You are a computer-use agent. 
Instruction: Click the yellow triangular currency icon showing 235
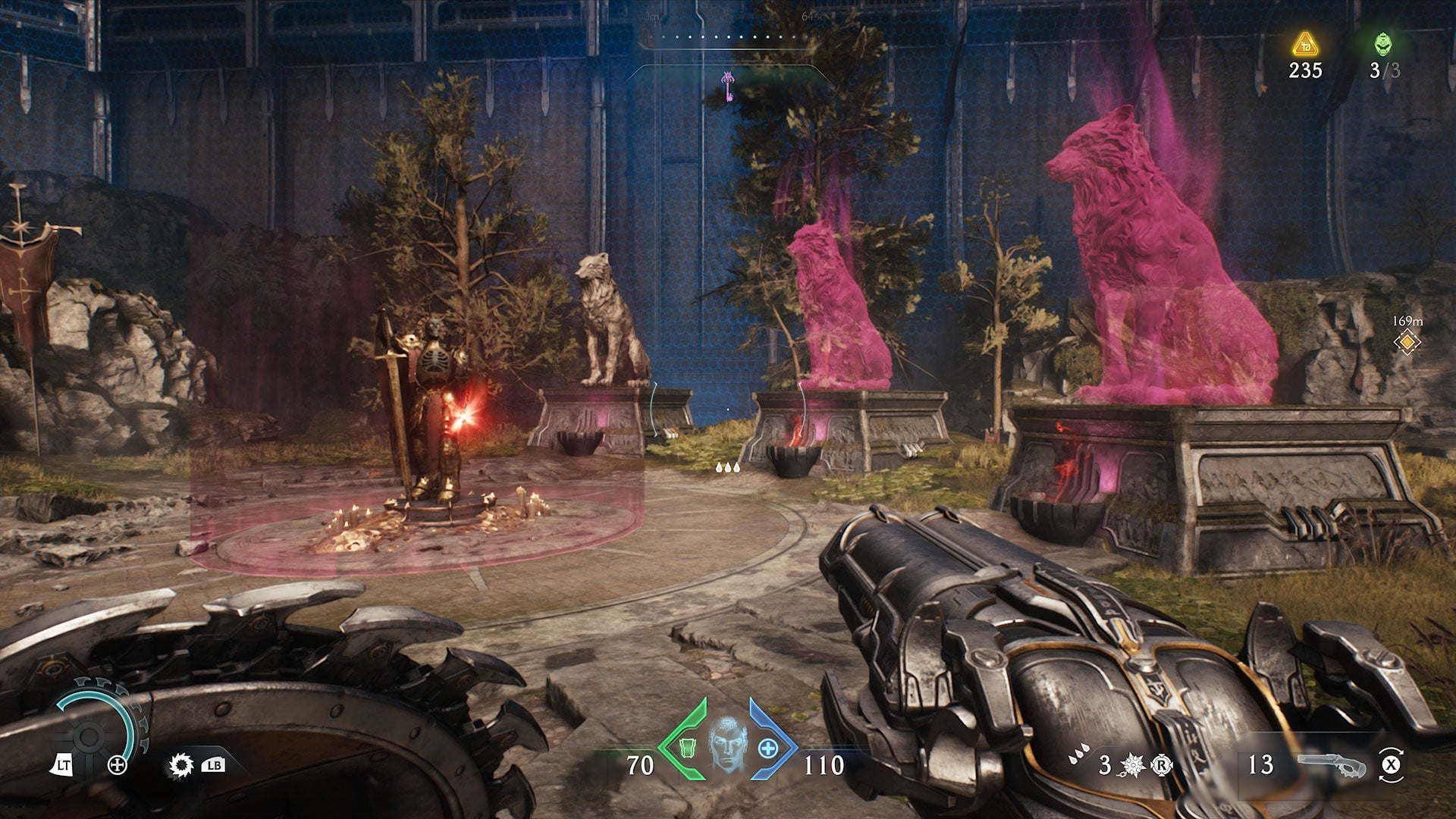coord(1304,43)
